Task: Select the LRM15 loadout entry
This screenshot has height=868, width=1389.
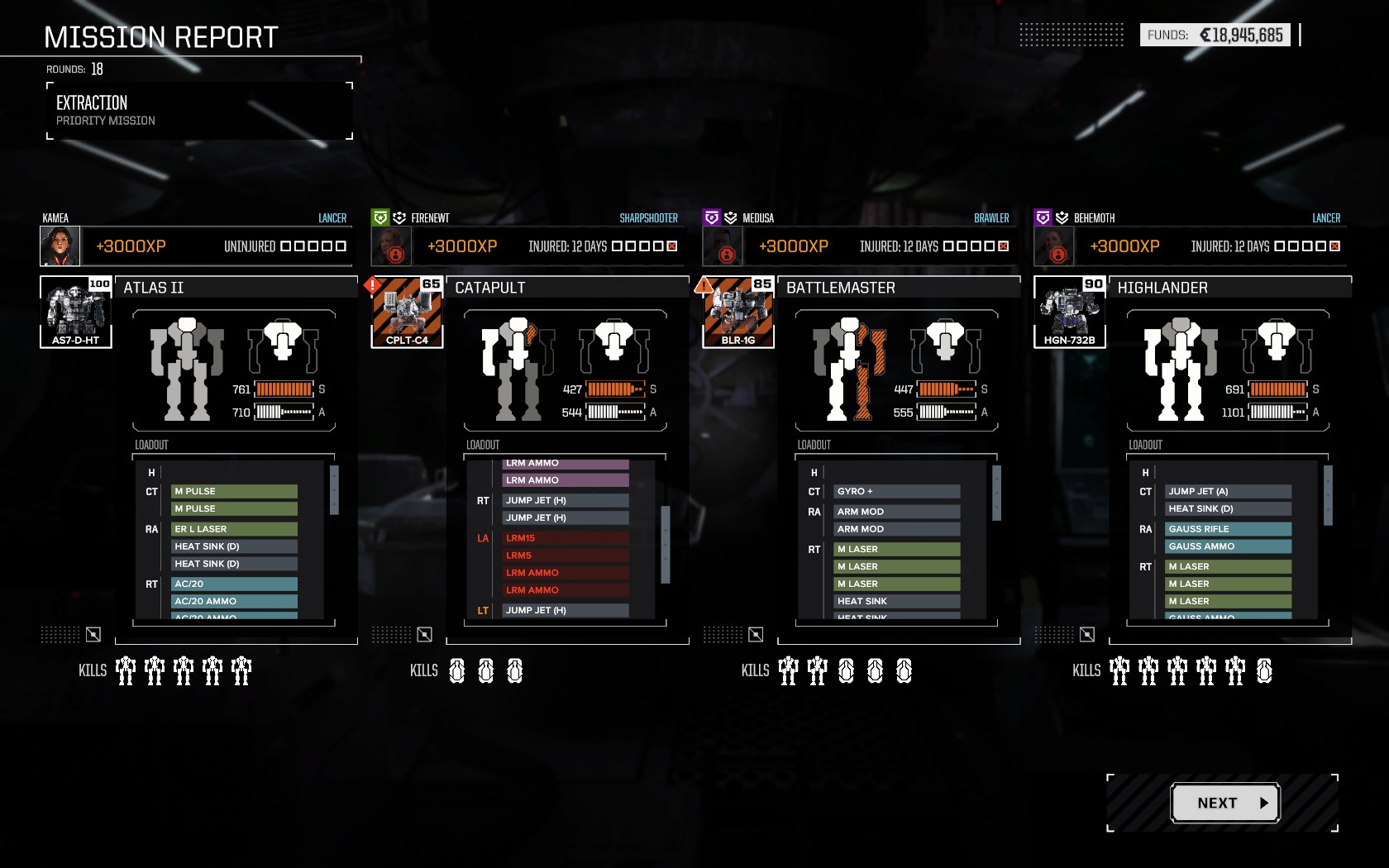Action: [566, 538]
